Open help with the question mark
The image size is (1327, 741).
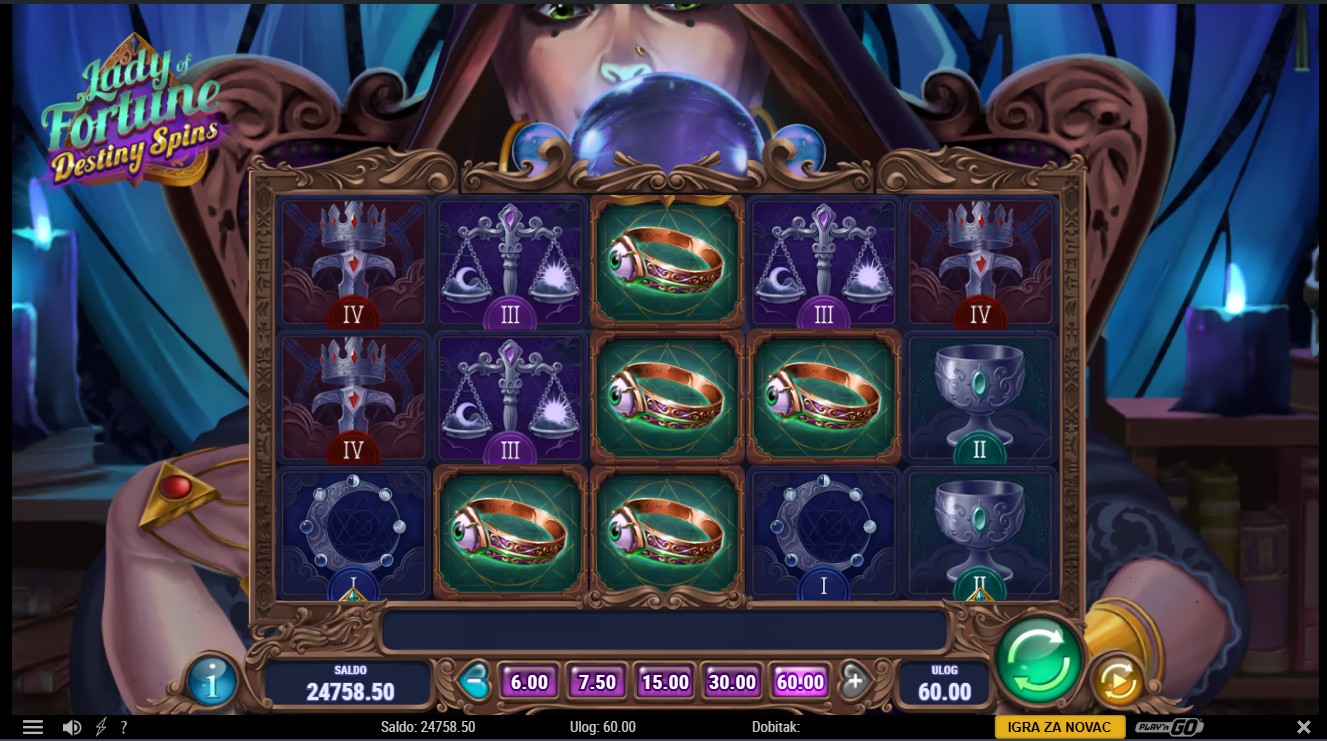tap(124, 727)
